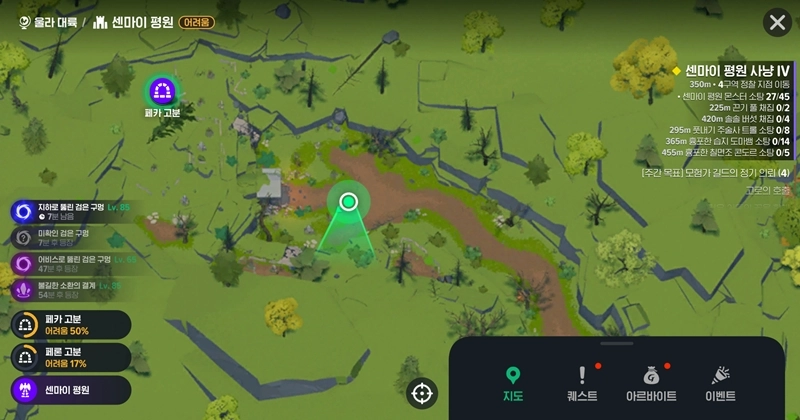Open the 페카 고분 어려움 50% dungeon entry
Image resolution: width=800 pixels, height=420 pixels.
65,325
